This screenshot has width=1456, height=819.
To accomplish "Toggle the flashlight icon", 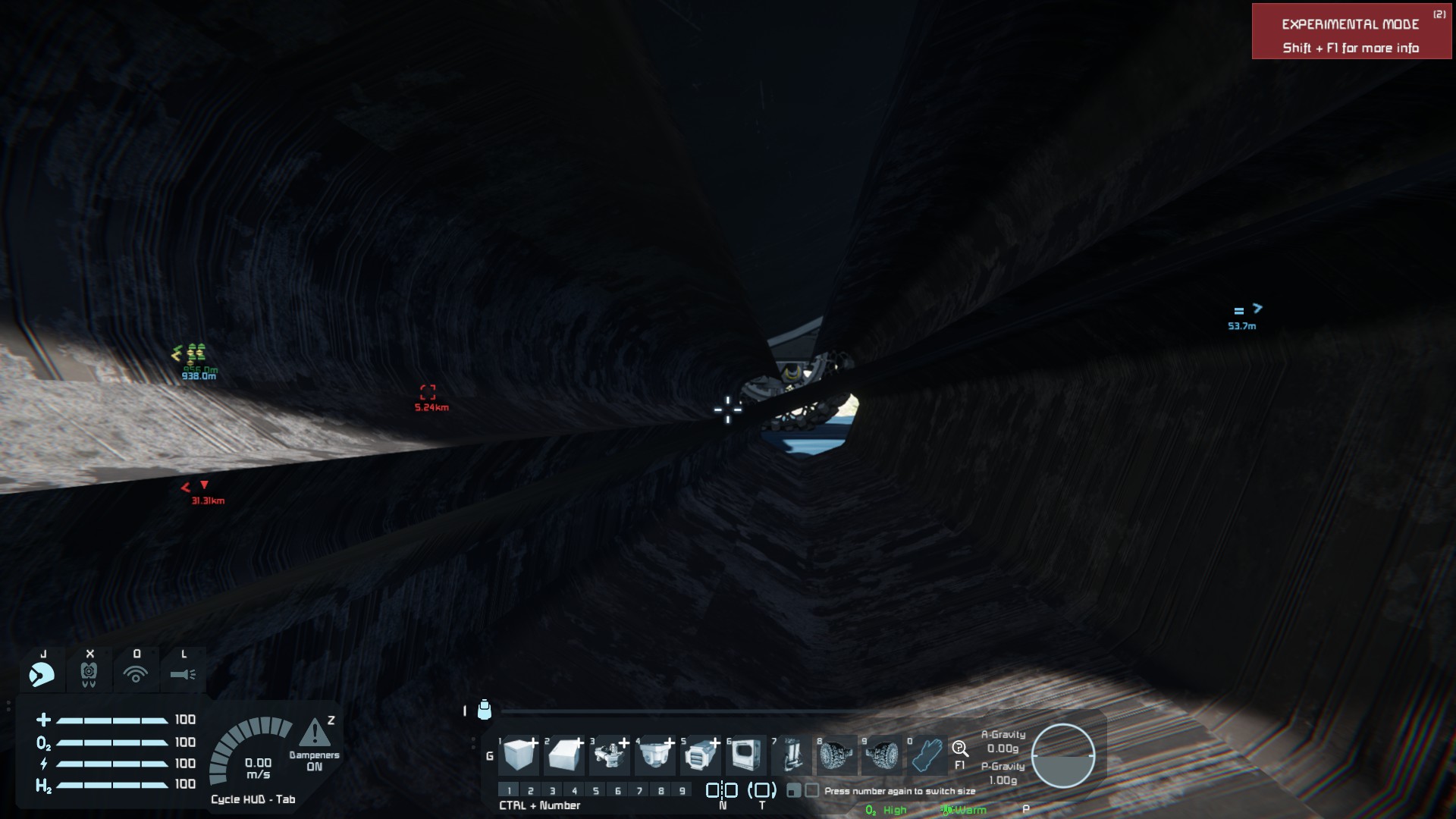I will tap(183, 673).
